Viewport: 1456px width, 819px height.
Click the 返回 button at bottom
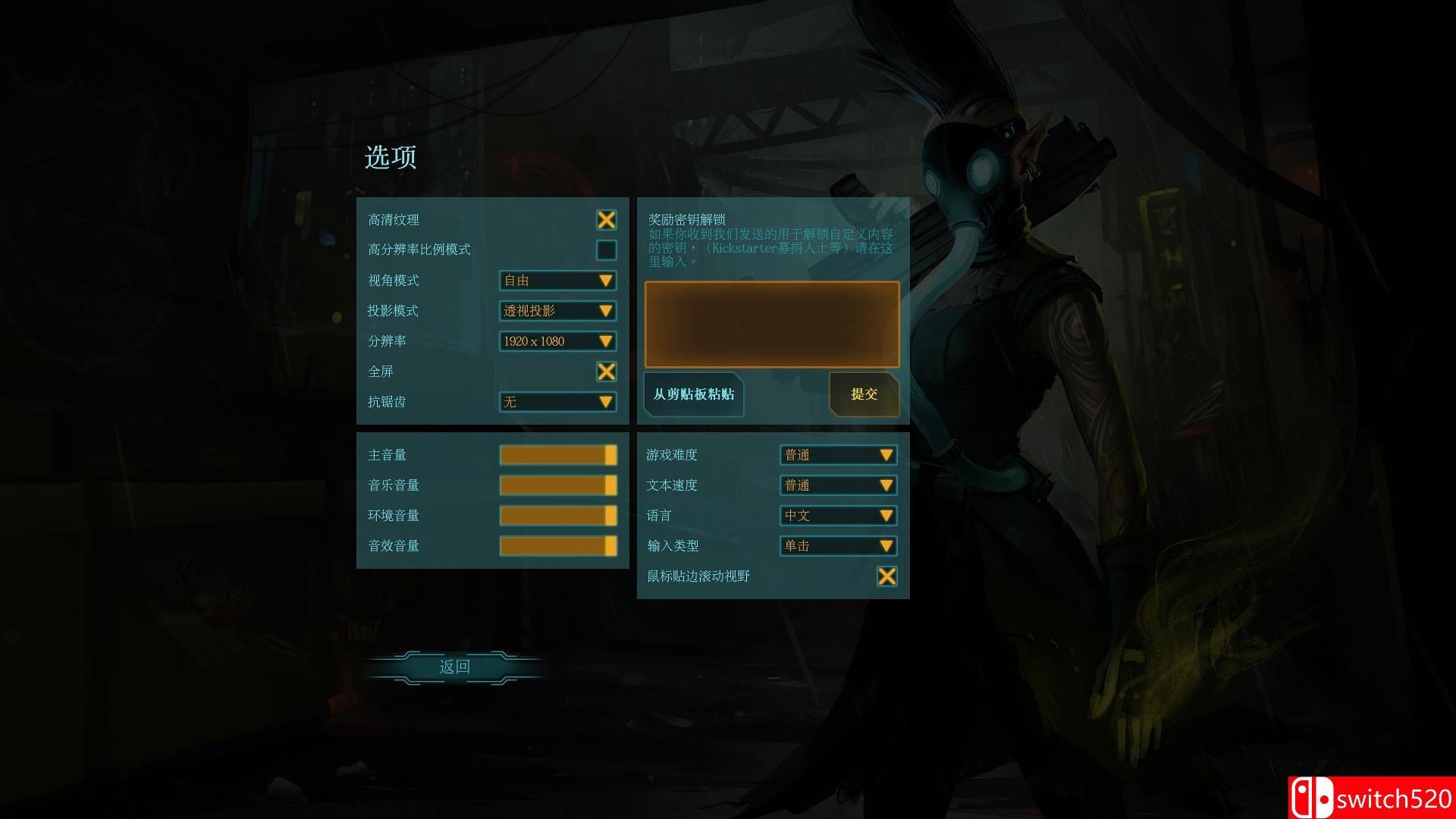tap(456, 667)
